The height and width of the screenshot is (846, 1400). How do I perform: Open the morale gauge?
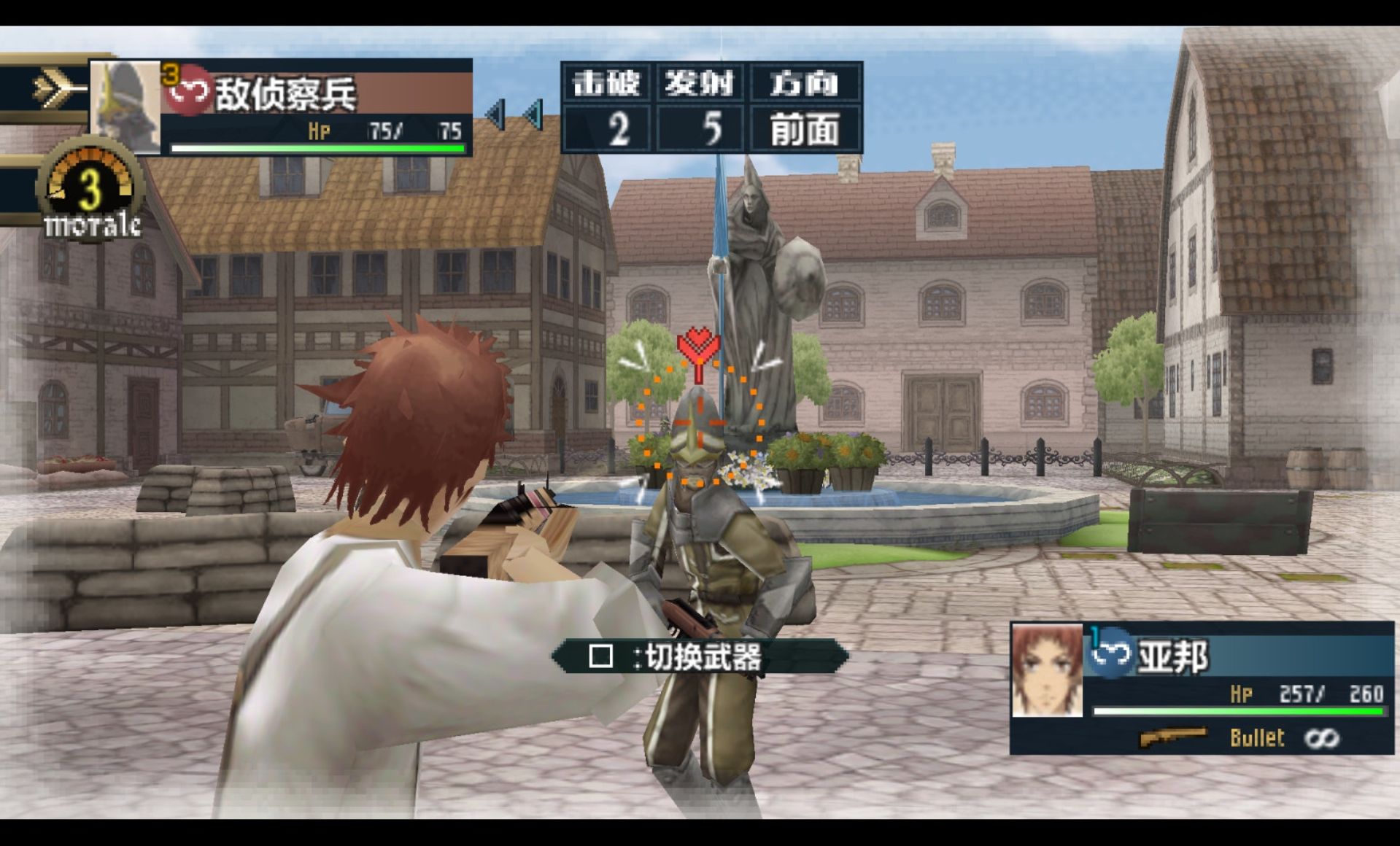tap(91, 191)
